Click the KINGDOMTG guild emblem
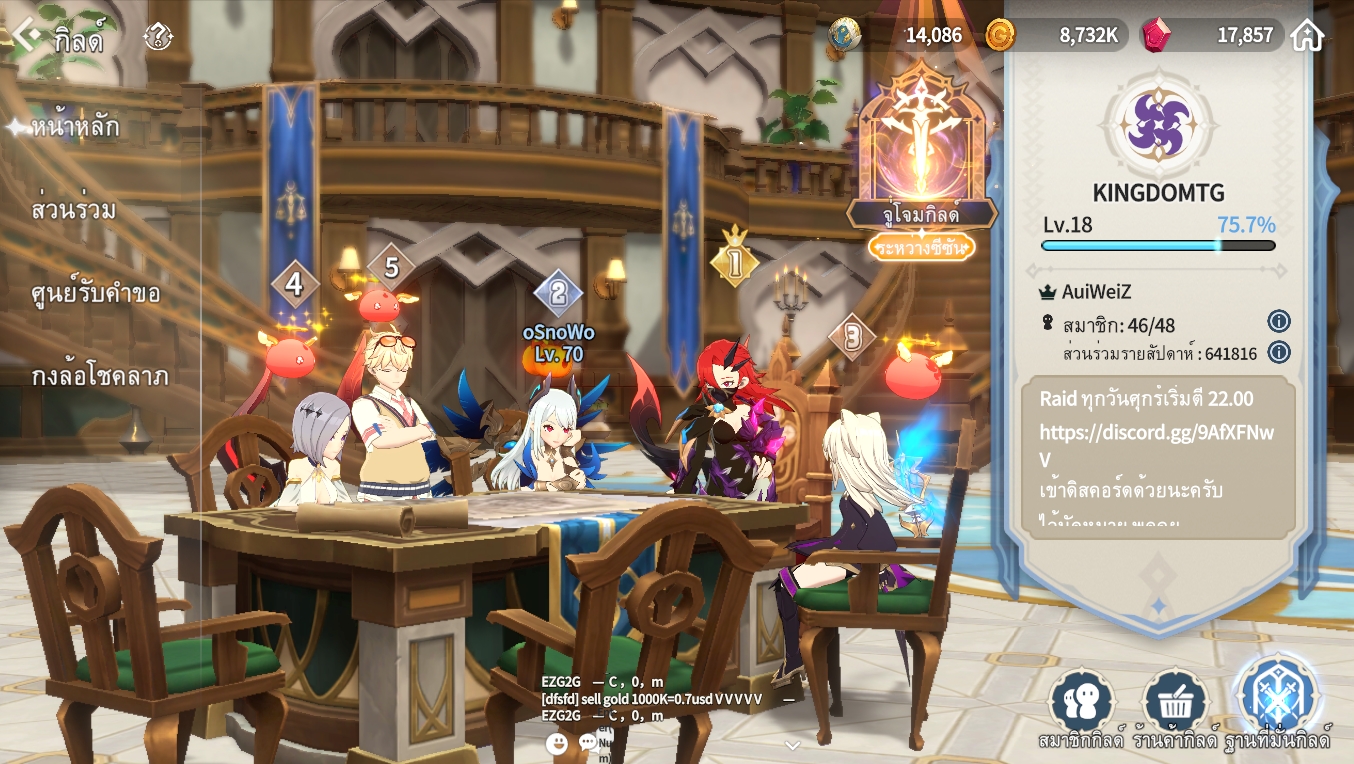The width and height of the screenshot is (1354, 764). coord(1157,125)
